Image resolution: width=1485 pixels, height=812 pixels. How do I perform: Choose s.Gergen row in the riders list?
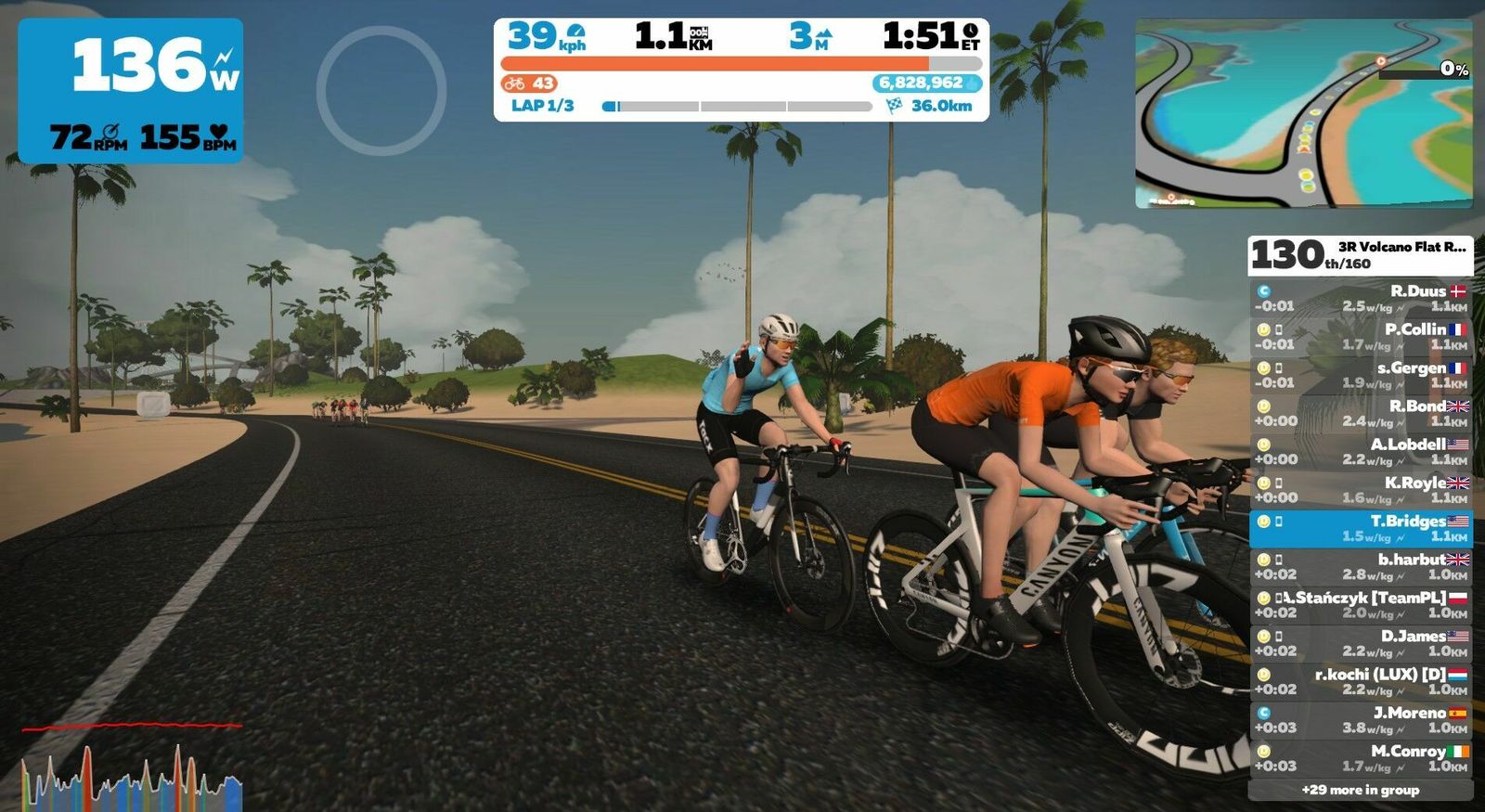click(x=1361, y=375)
